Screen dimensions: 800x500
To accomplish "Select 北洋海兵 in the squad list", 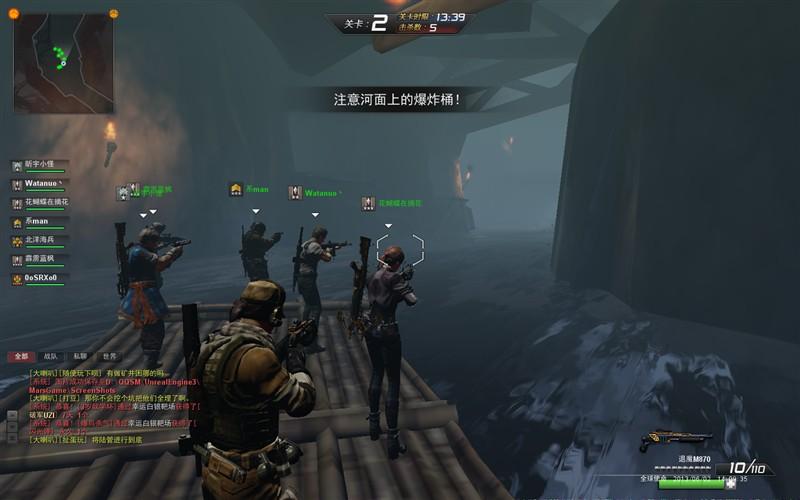I will coord(40,241).
